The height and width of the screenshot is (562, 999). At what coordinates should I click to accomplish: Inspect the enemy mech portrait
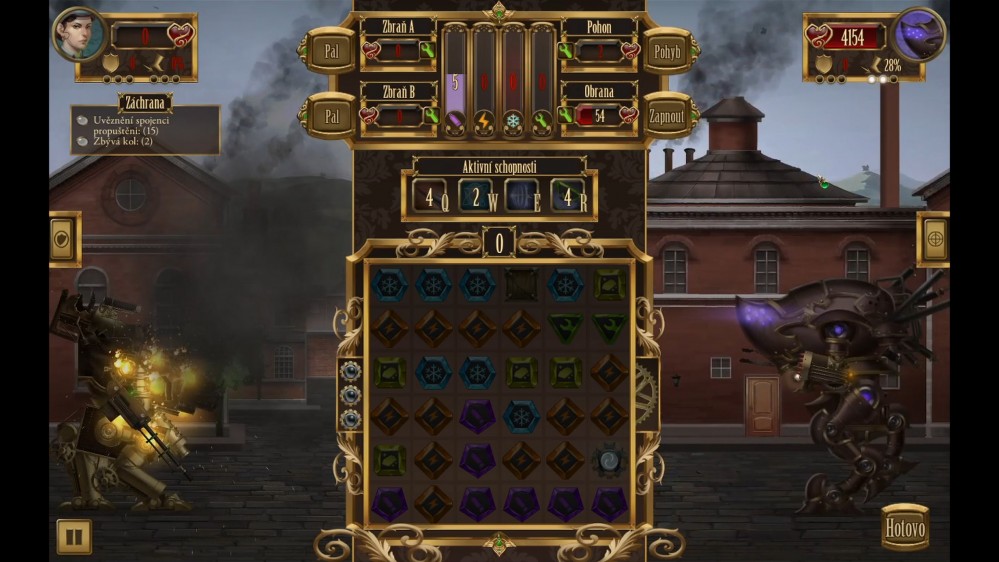918,33
